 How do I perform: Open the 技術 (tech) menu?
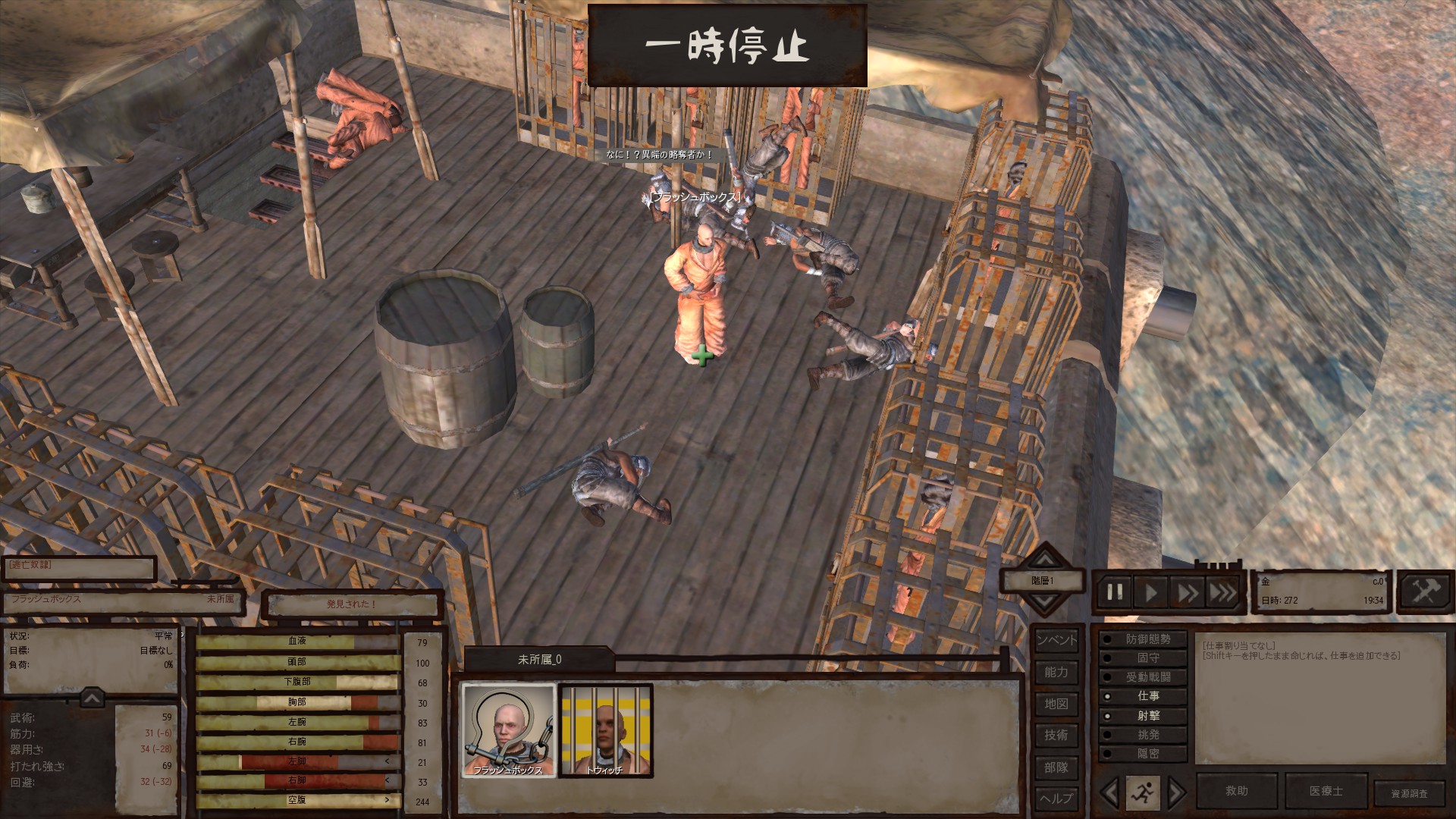pyautogui.click(x=1056, y=735)
